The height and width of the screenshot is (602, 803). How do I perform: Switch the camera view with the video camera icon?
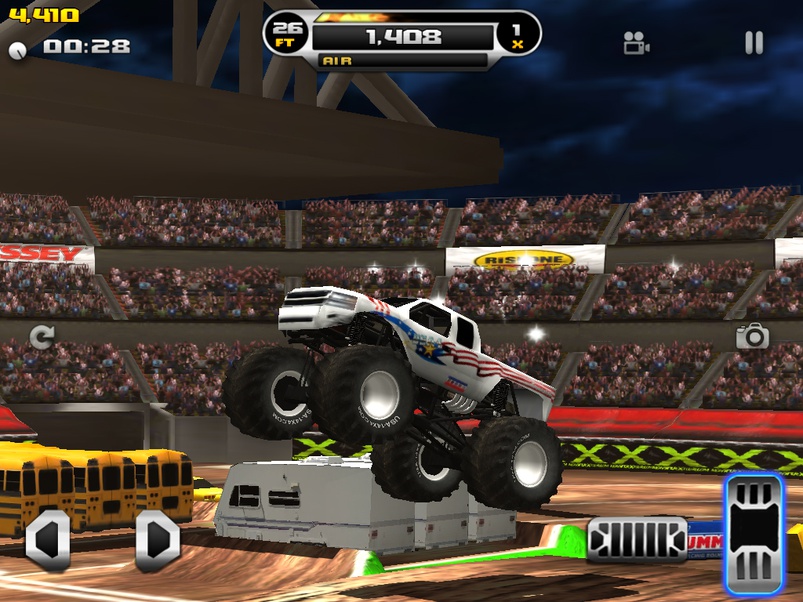pyautogui.click(x=636, y=43)
